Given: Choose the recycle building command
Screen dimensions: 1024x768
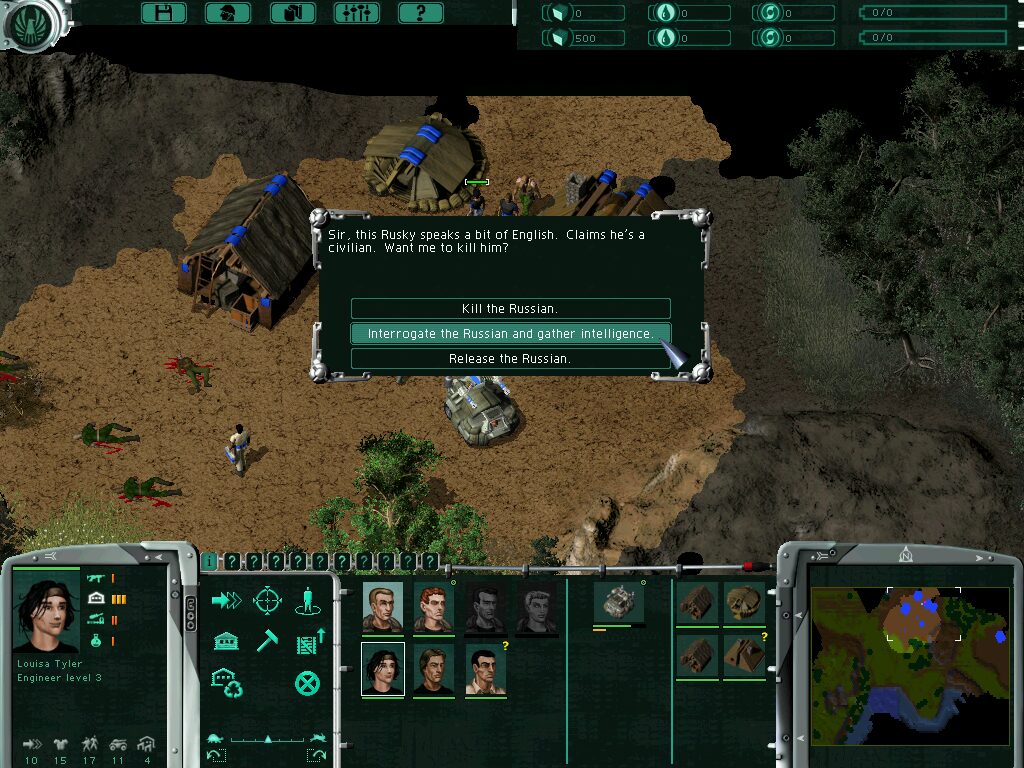Looking at the screenshot, I should (227, 683).
